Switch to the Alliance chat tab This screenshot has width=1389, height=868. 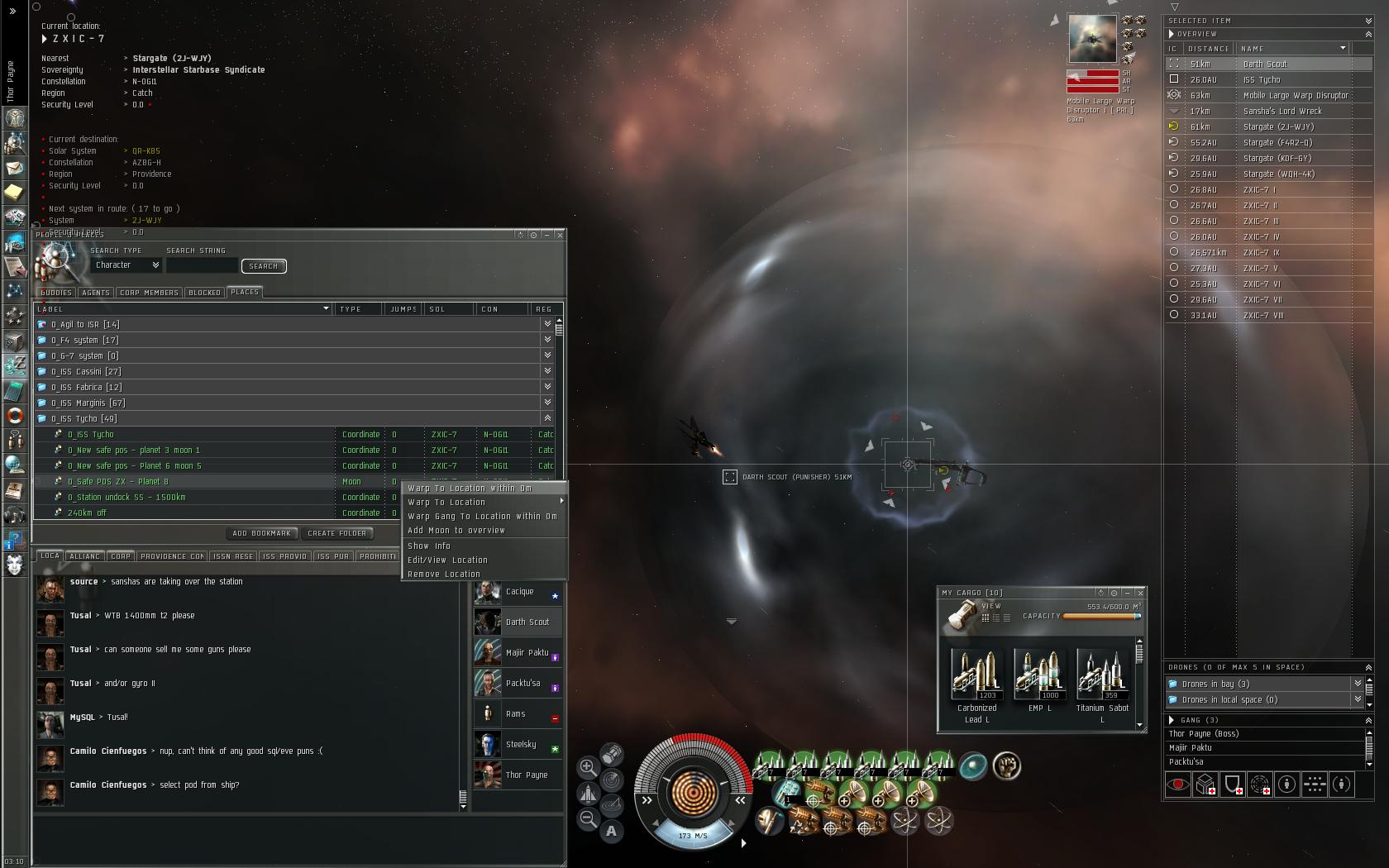(x=84, y=556)
